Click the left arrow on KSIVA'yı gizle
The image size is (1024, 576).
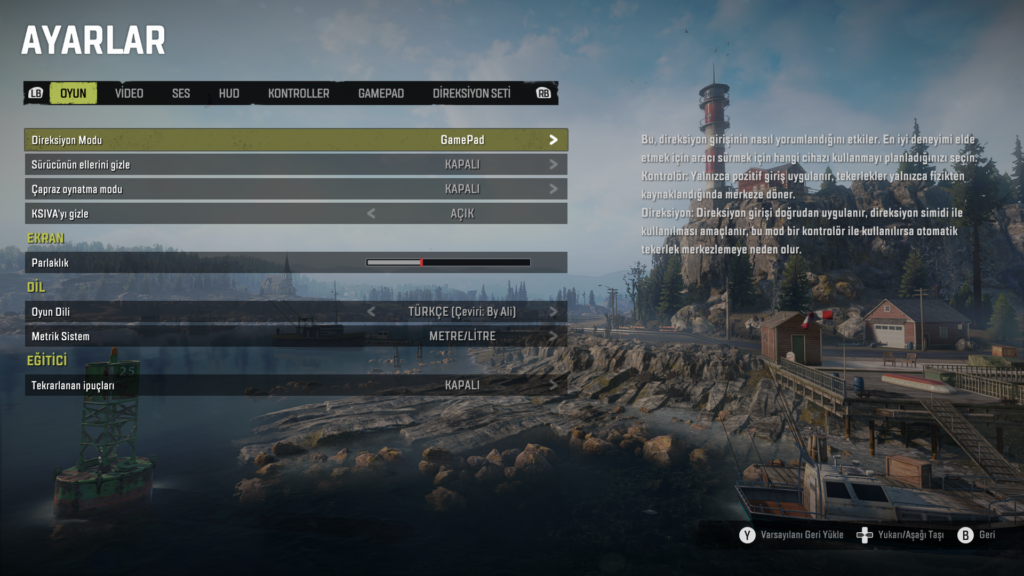coord(372,213)
